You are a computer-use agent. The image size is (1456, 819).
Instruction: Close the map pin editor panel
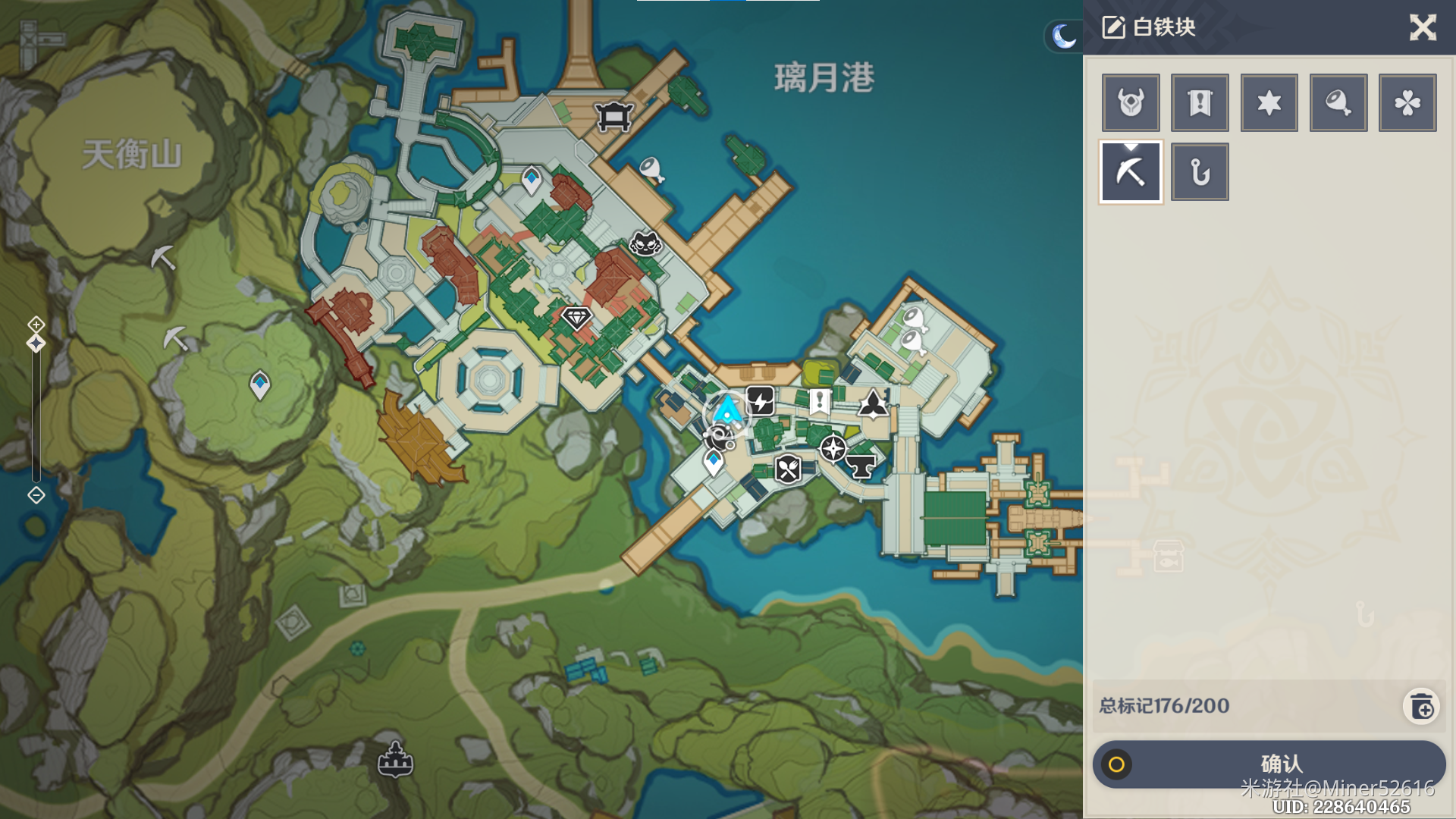tap(1423, 28)
